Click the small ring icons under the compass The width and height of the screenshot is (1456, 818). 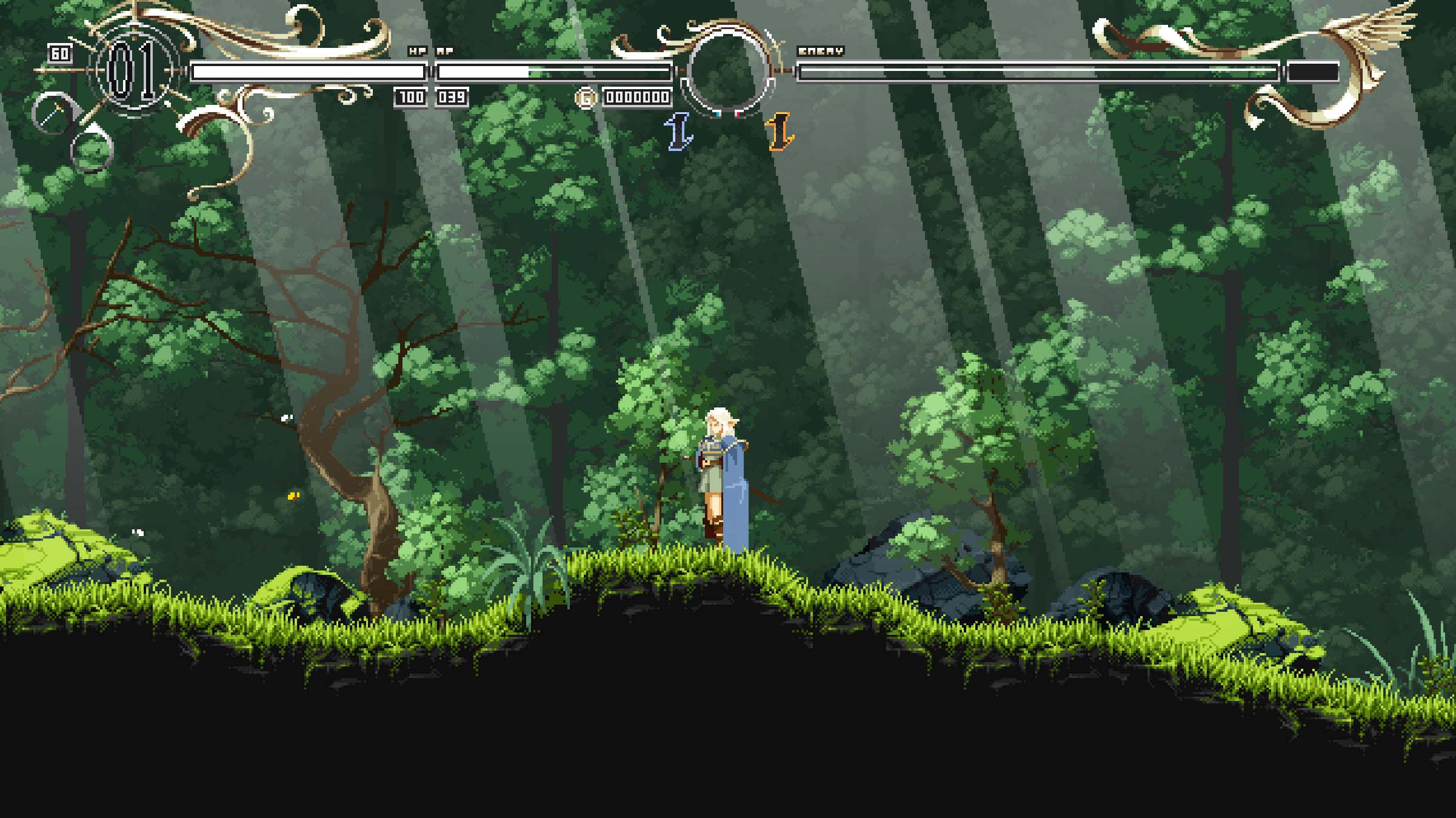[90, 150]
